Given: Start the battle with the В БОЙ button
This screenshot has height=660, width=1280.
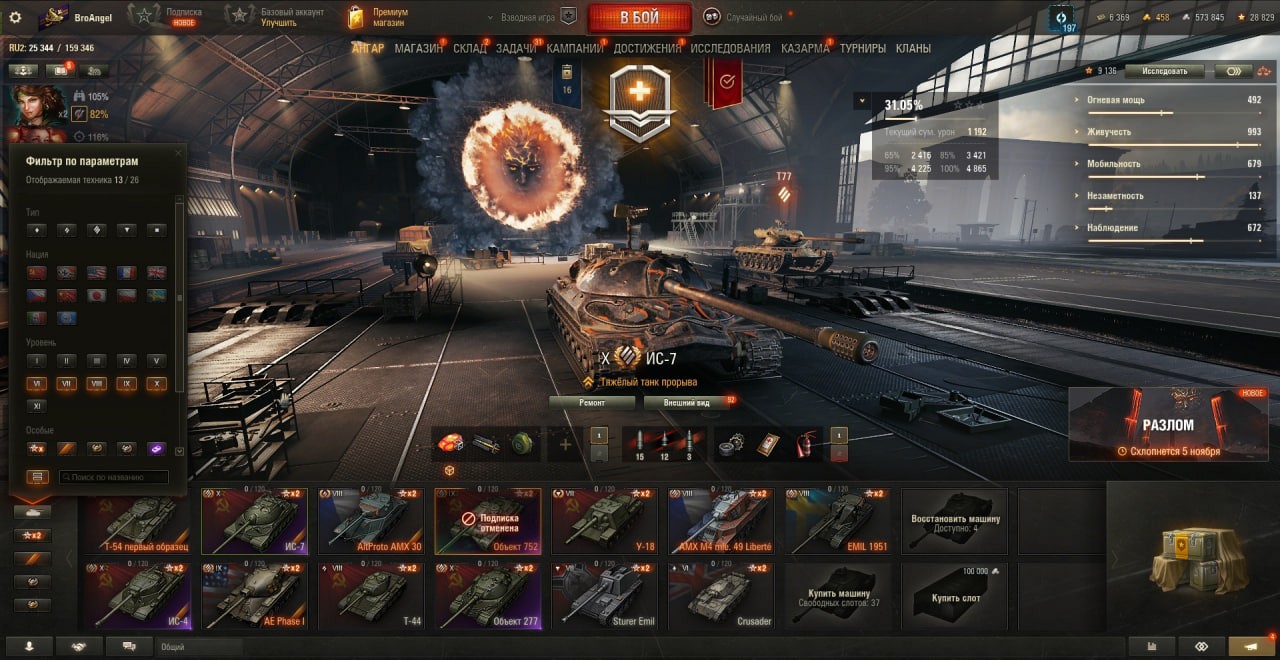Looking at the screenshot, I should tap(639, 17).
